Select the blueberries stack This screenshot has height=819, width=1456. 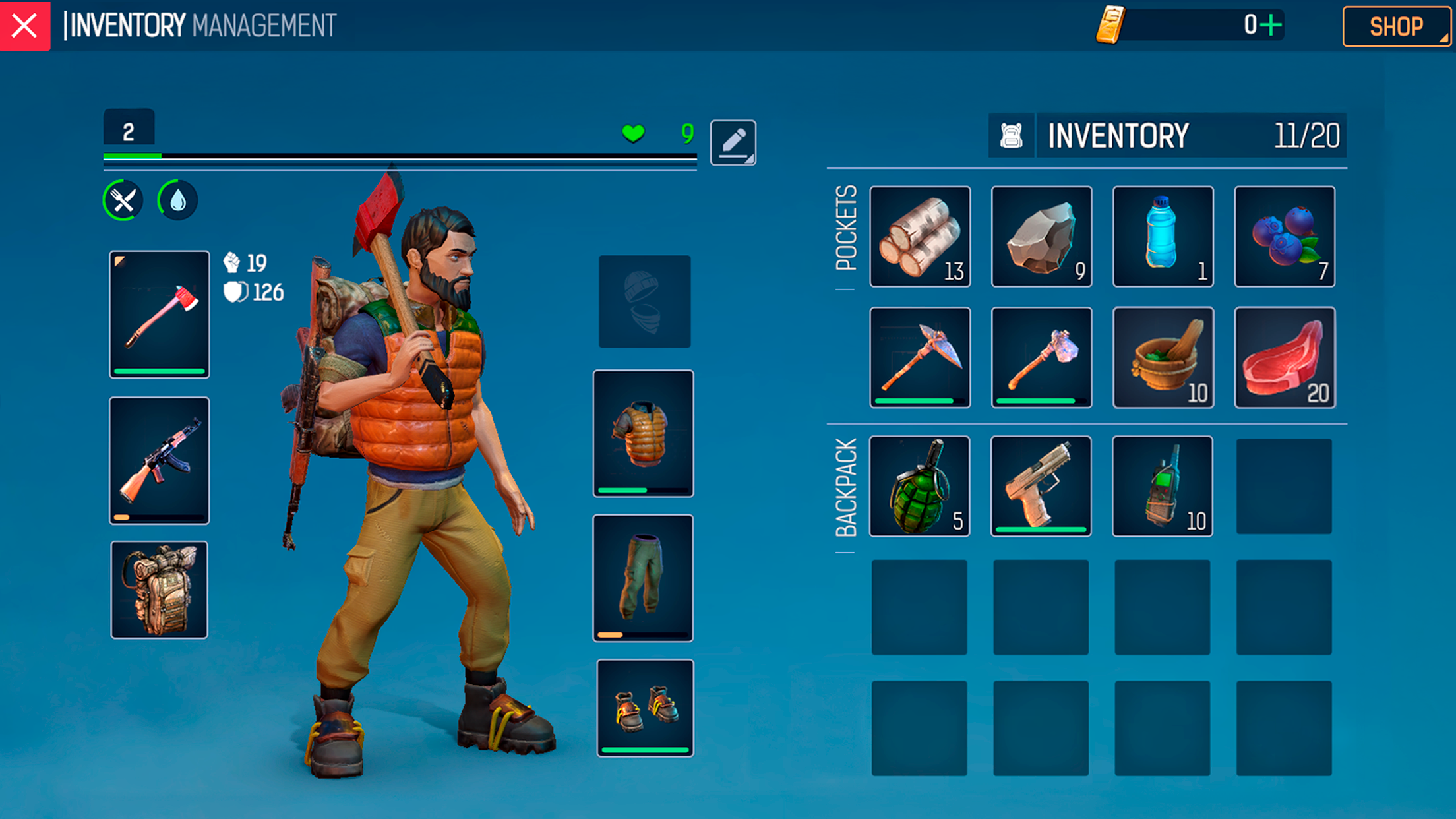pyautogui.click(x=1285, y=237)
